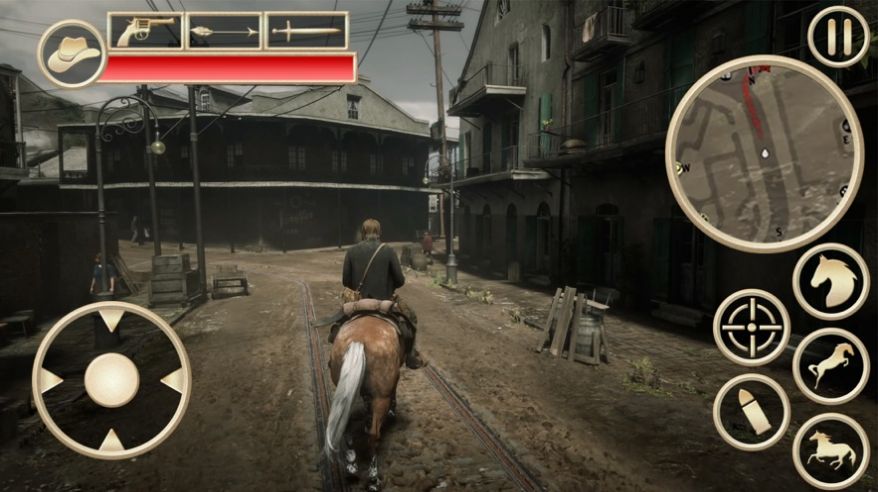Tap the bullet fire button
This screenshot has height=492, width=878.
(751, 412)
